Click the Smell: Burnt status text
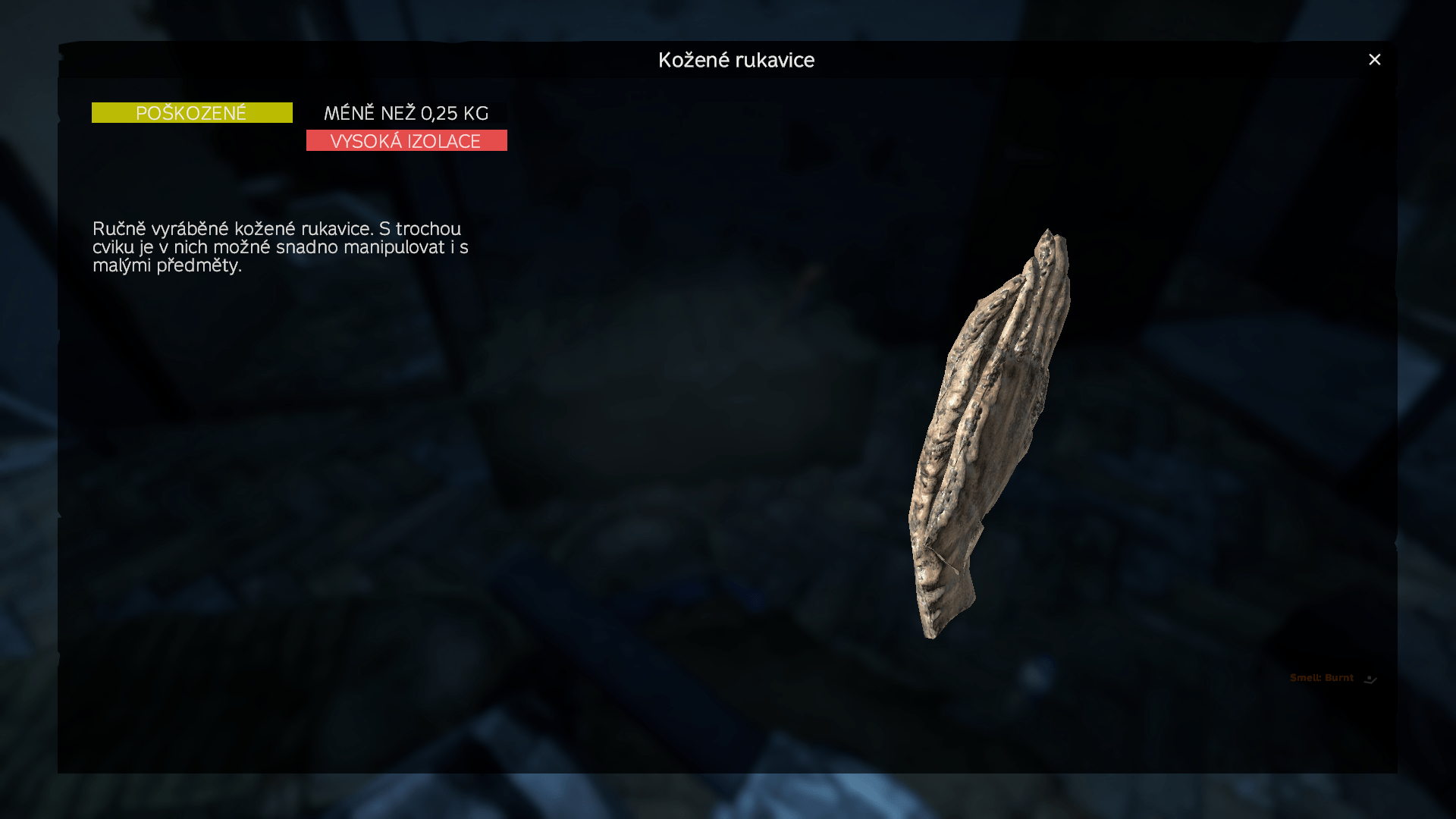Screen dimensions: 1456x819 [x=1321, y=677]
